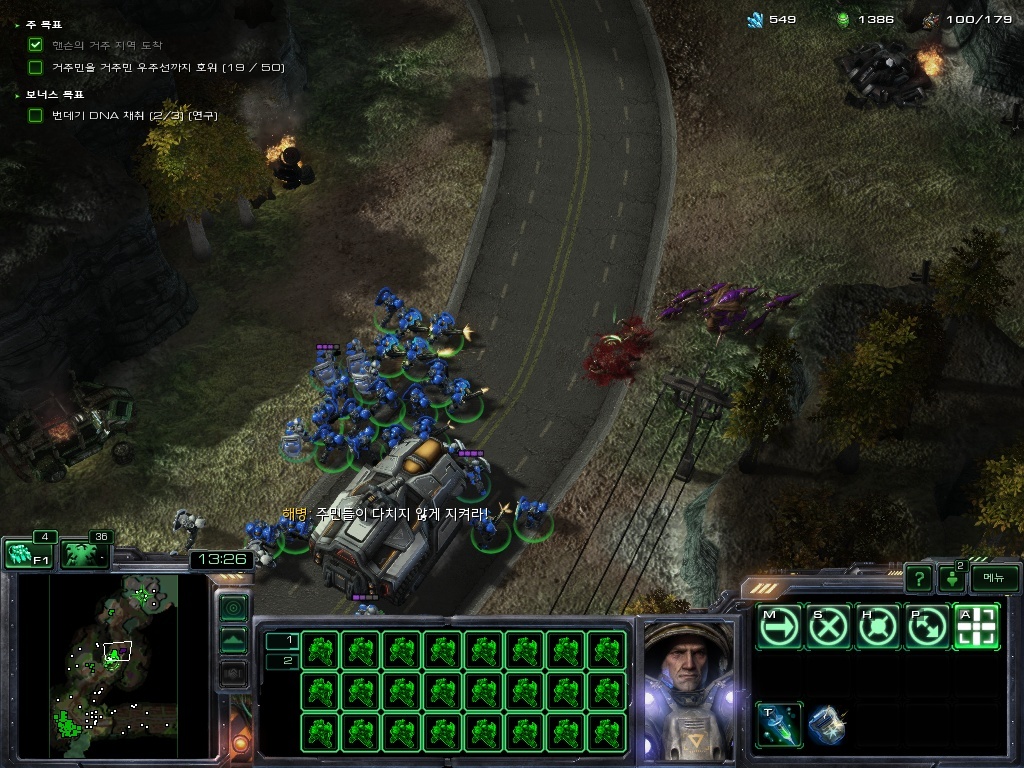Open the 메뉴 game menu
1024x768 pixels.
click(994, 578)
